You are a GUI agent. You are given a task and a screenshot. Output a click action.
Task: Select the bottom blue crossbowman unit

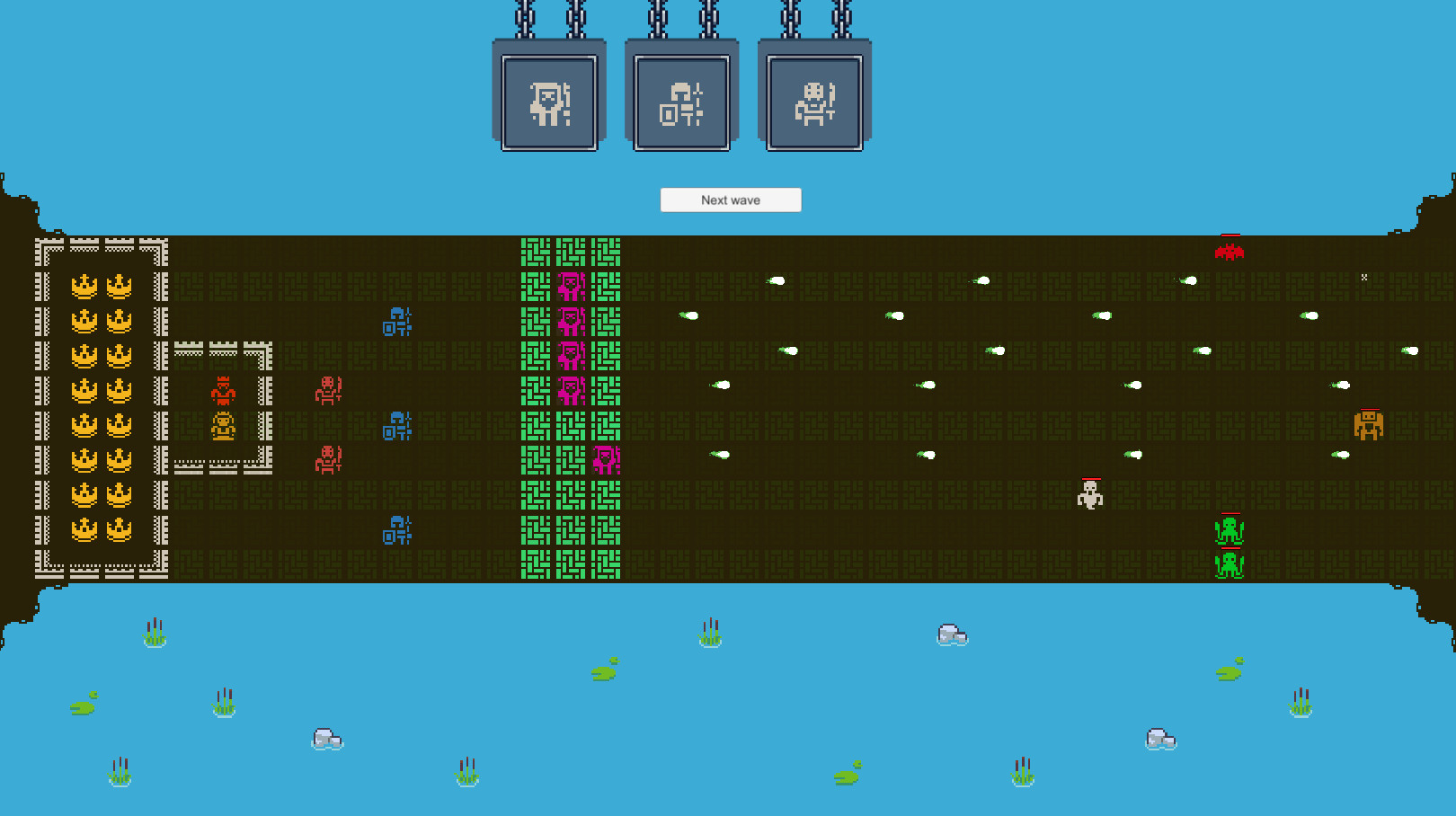coord(395,531)
